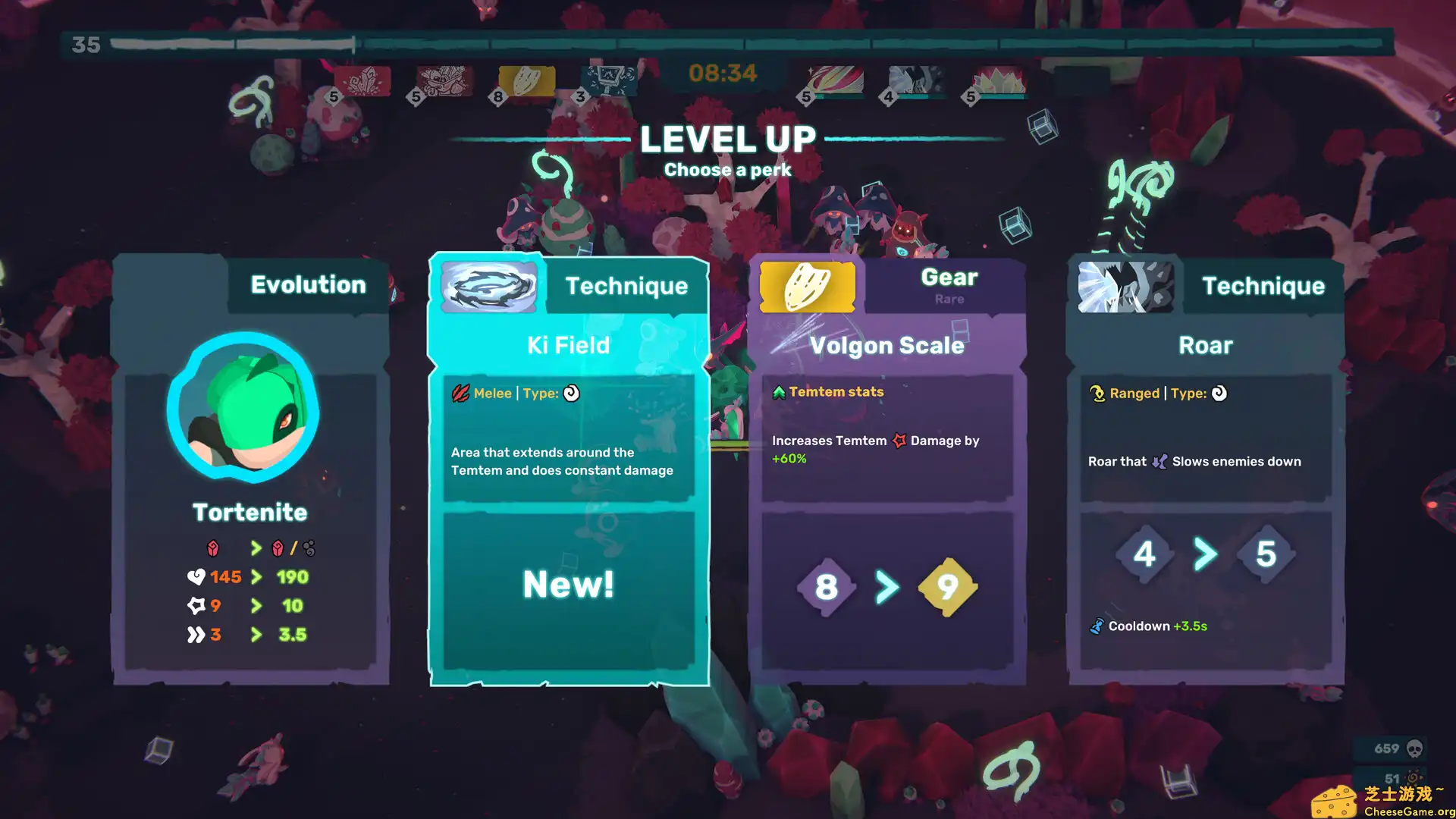Click the arcade screen item icon in top bar
Image resolution: width=1456 pixels, height=819 pixels.
click(x=607, y=80)
